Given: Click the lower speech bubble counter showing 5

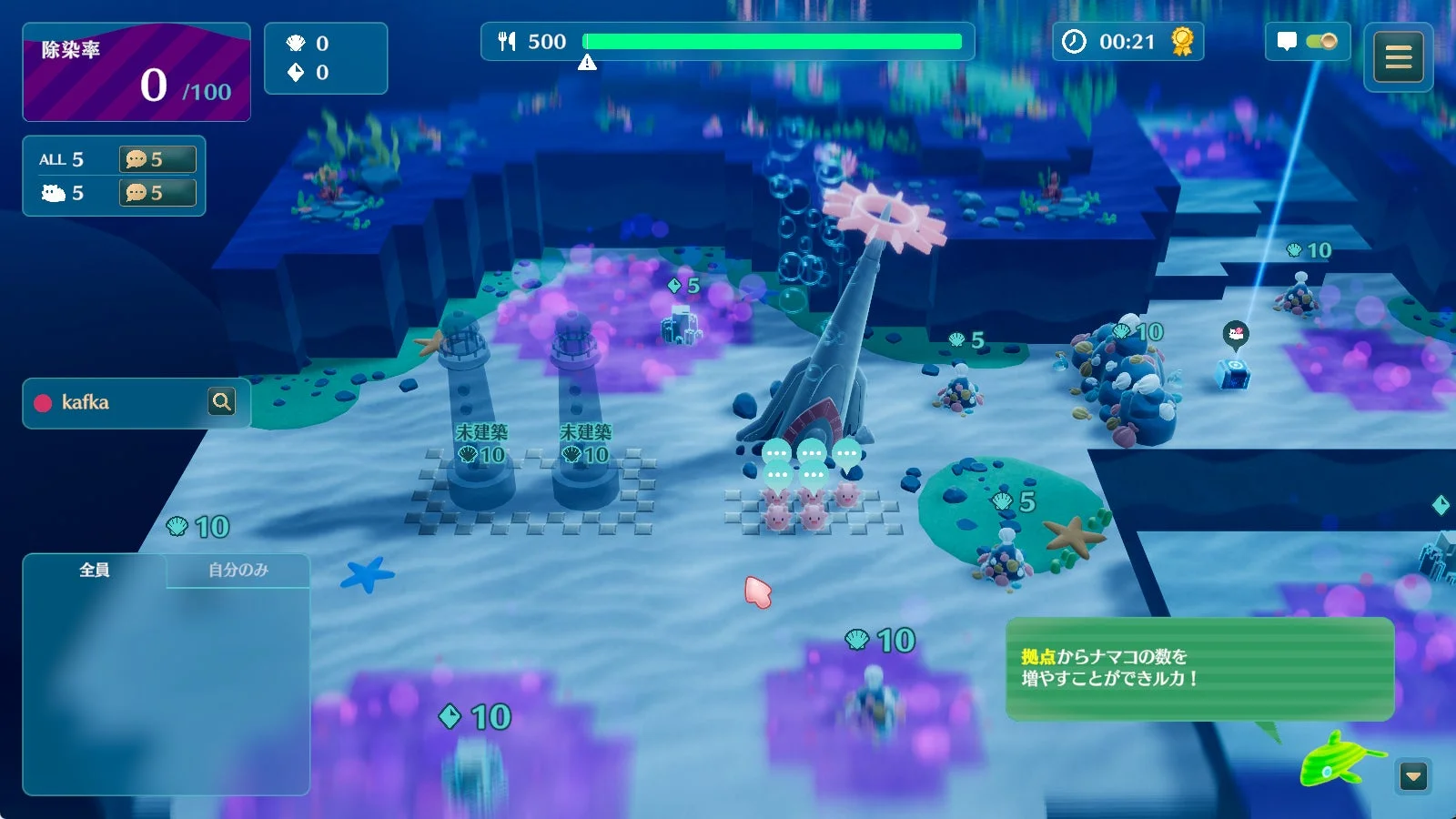Looking at the screenshot, I should (x=159, y=192).
